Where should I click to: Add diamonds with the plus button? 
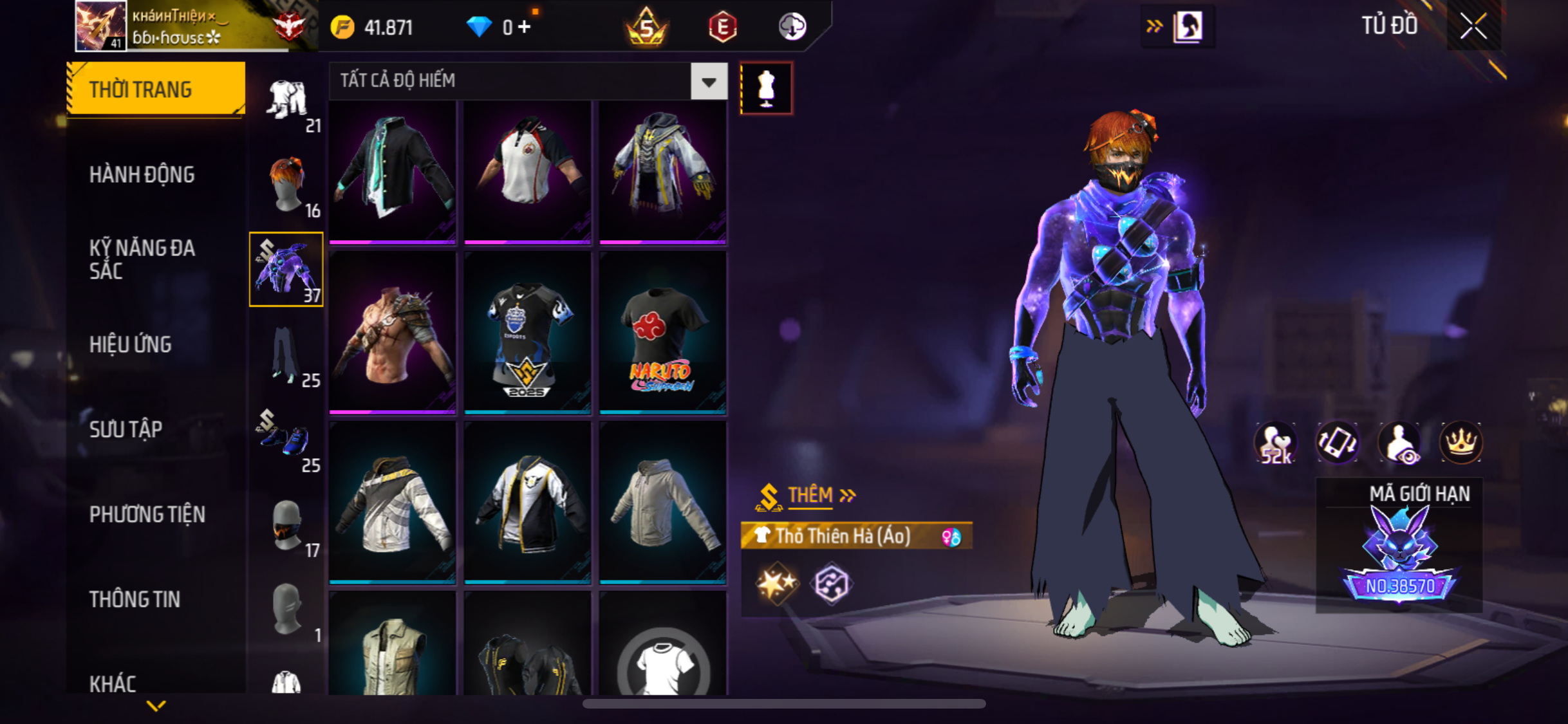(525, 27)
